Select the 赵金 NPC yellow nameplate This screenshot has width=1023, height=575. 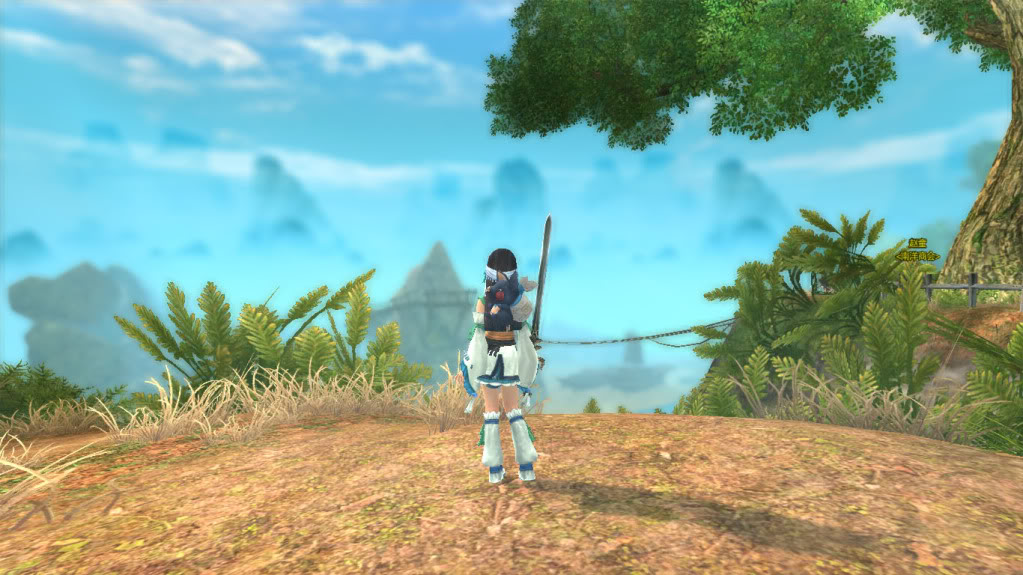pos(917,243)
